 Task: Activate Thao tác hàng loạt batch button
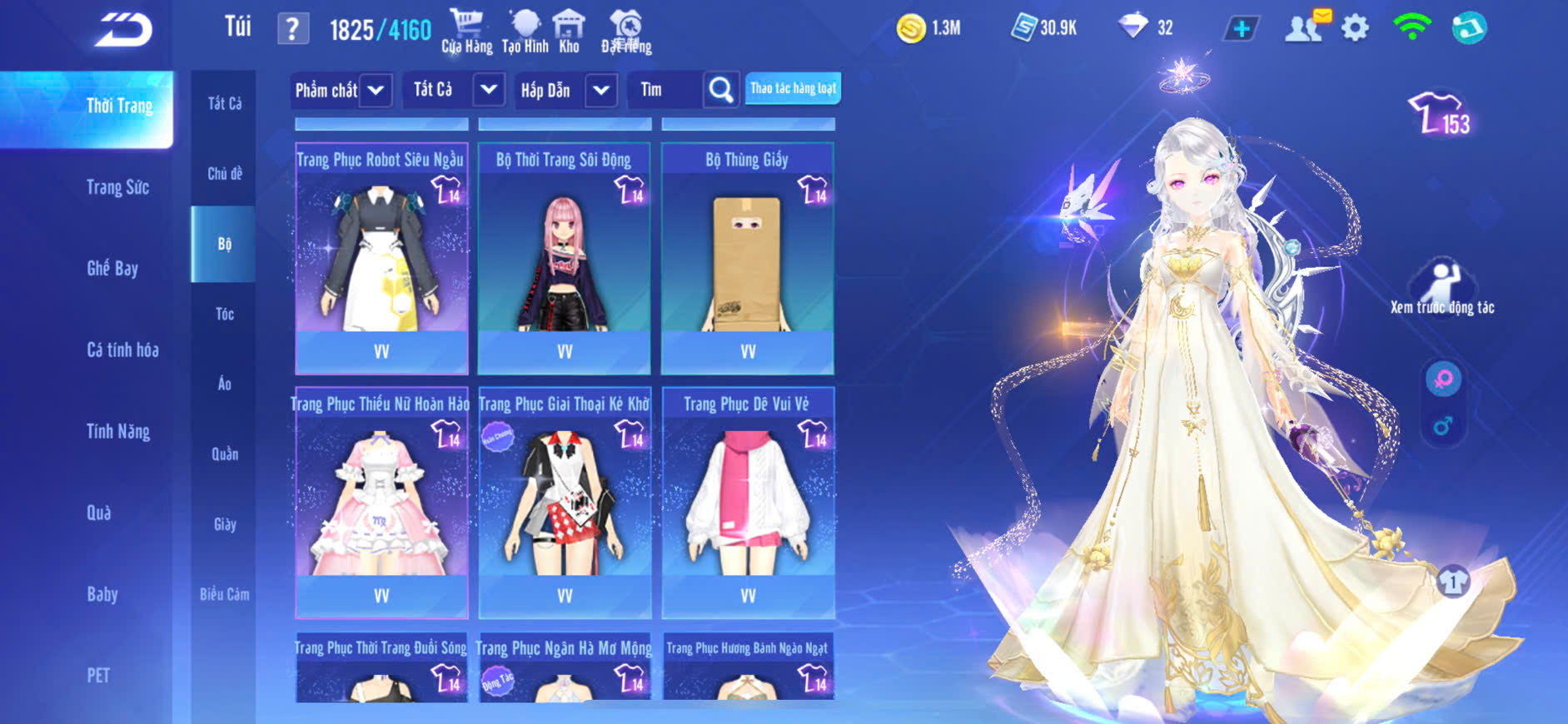coord(793,88)
